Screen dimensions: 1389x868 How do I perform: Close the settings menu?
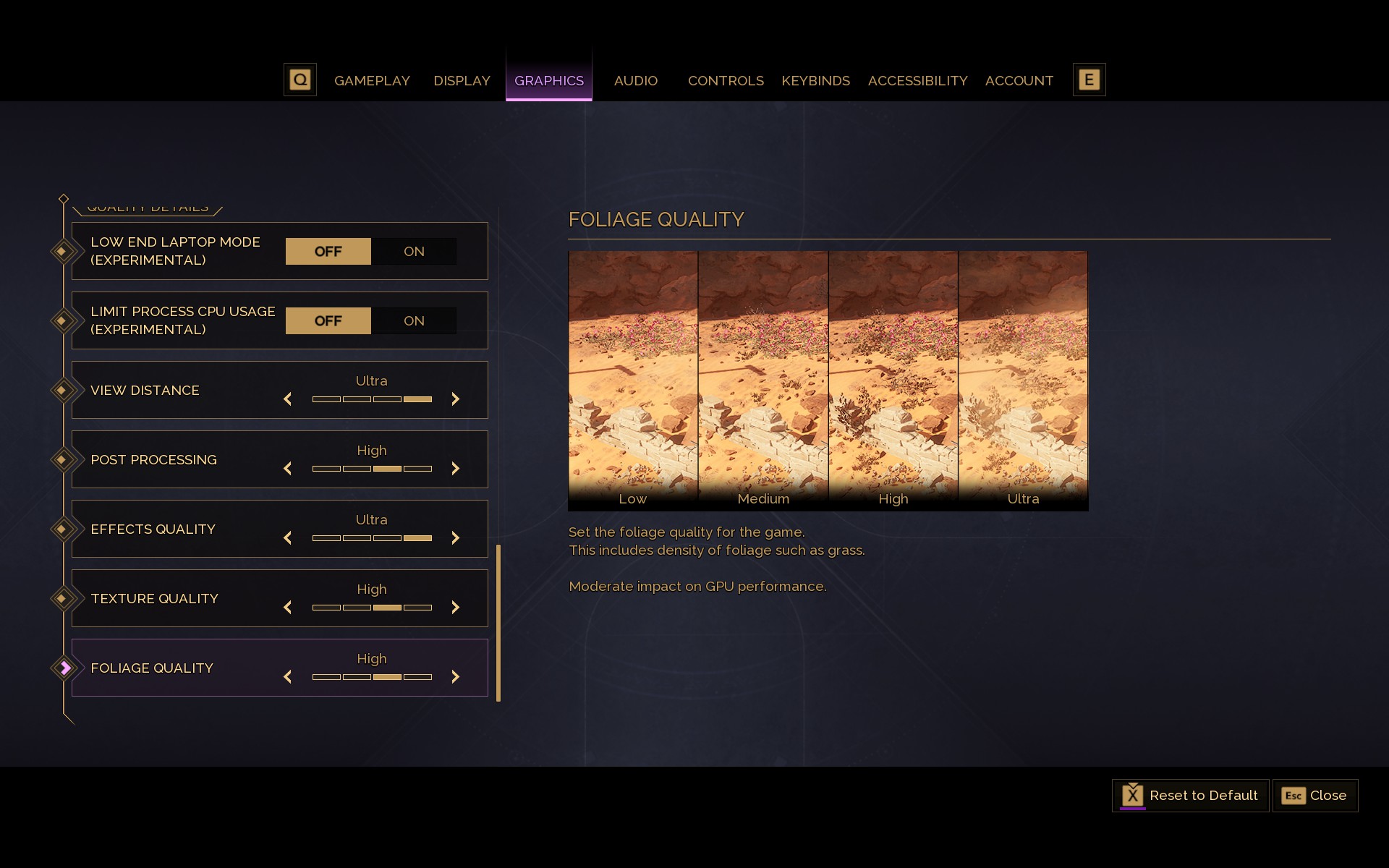[1314, 795]
